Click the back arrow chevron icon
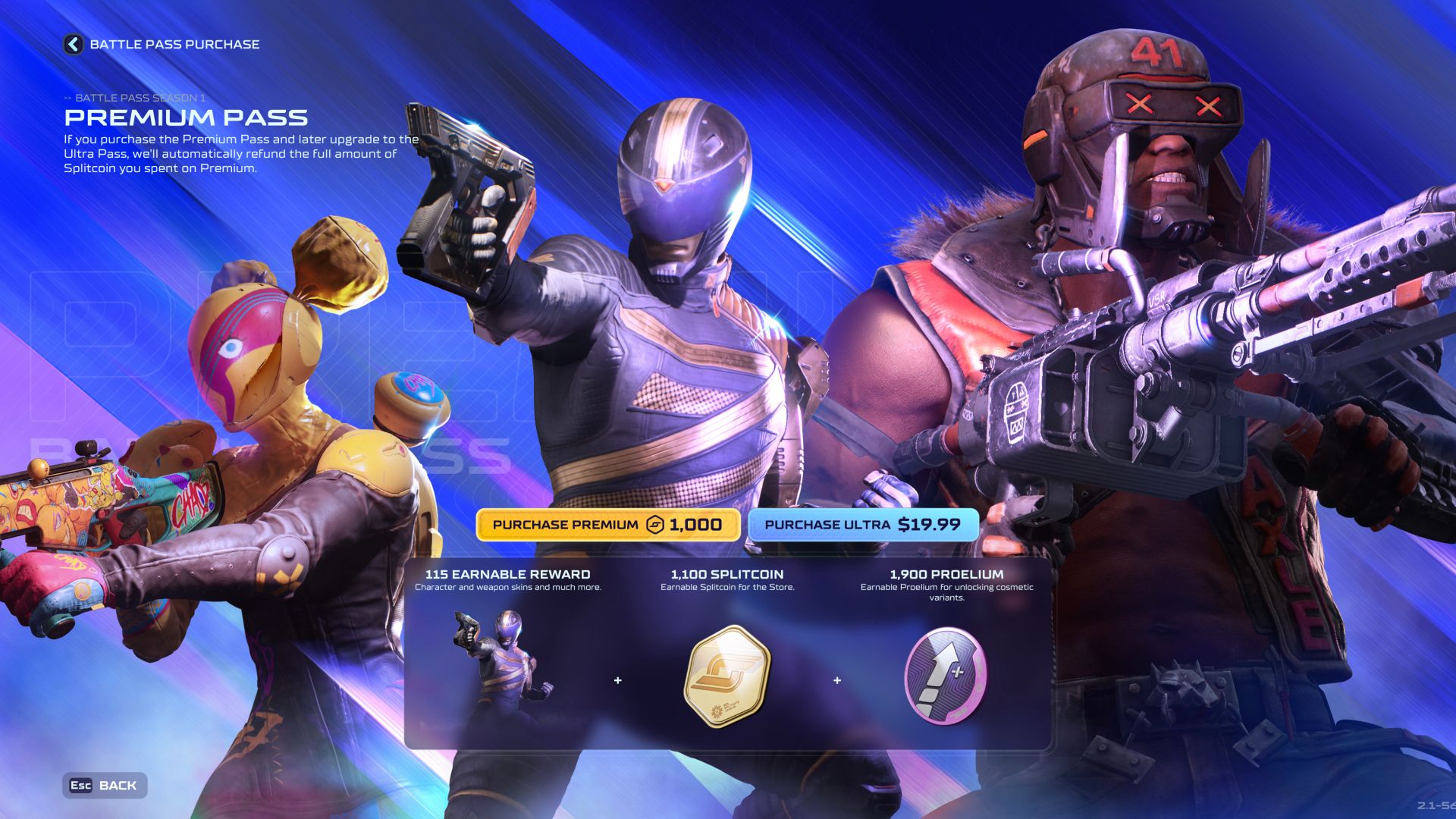The height and width of the screenshot is (819, 1456). pos(72,43)
